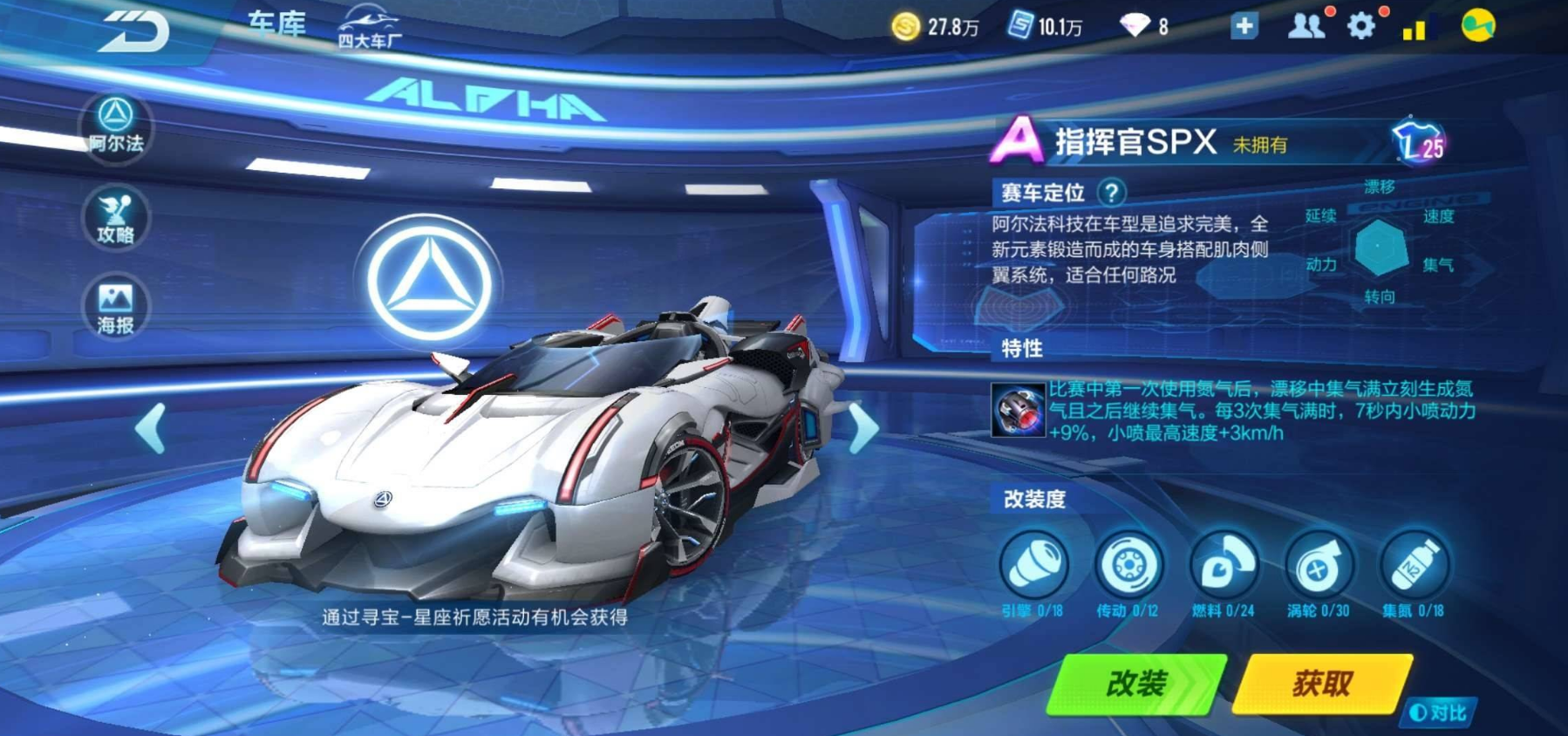Open the shirt icon with number 25

tap(1419, 142)
